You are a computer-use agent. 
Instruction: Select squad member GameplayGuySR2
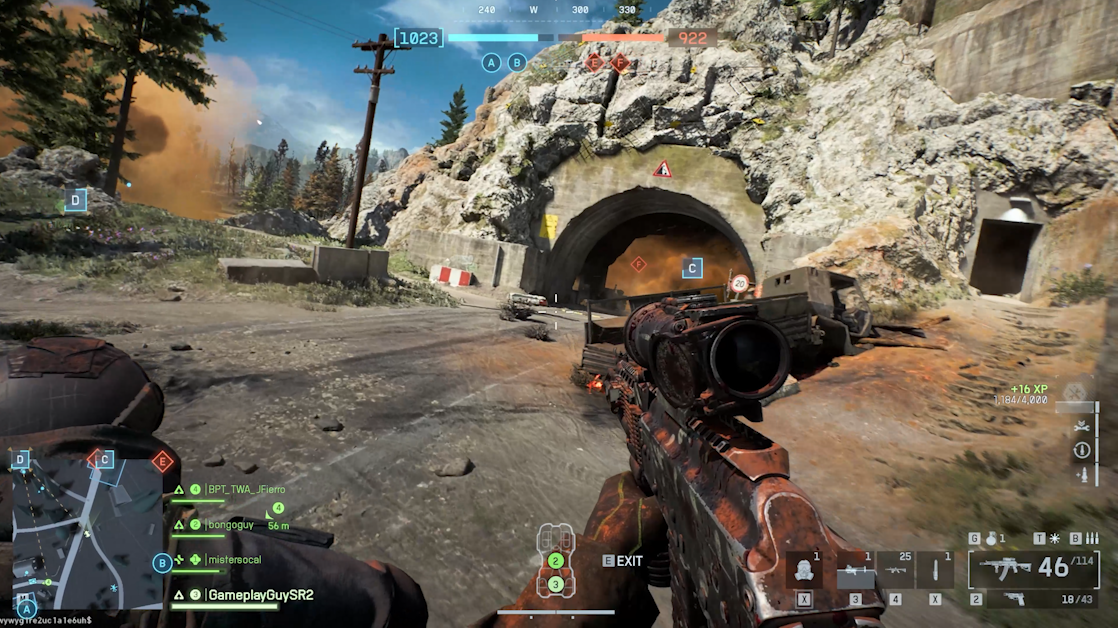(x=259, y=595)
